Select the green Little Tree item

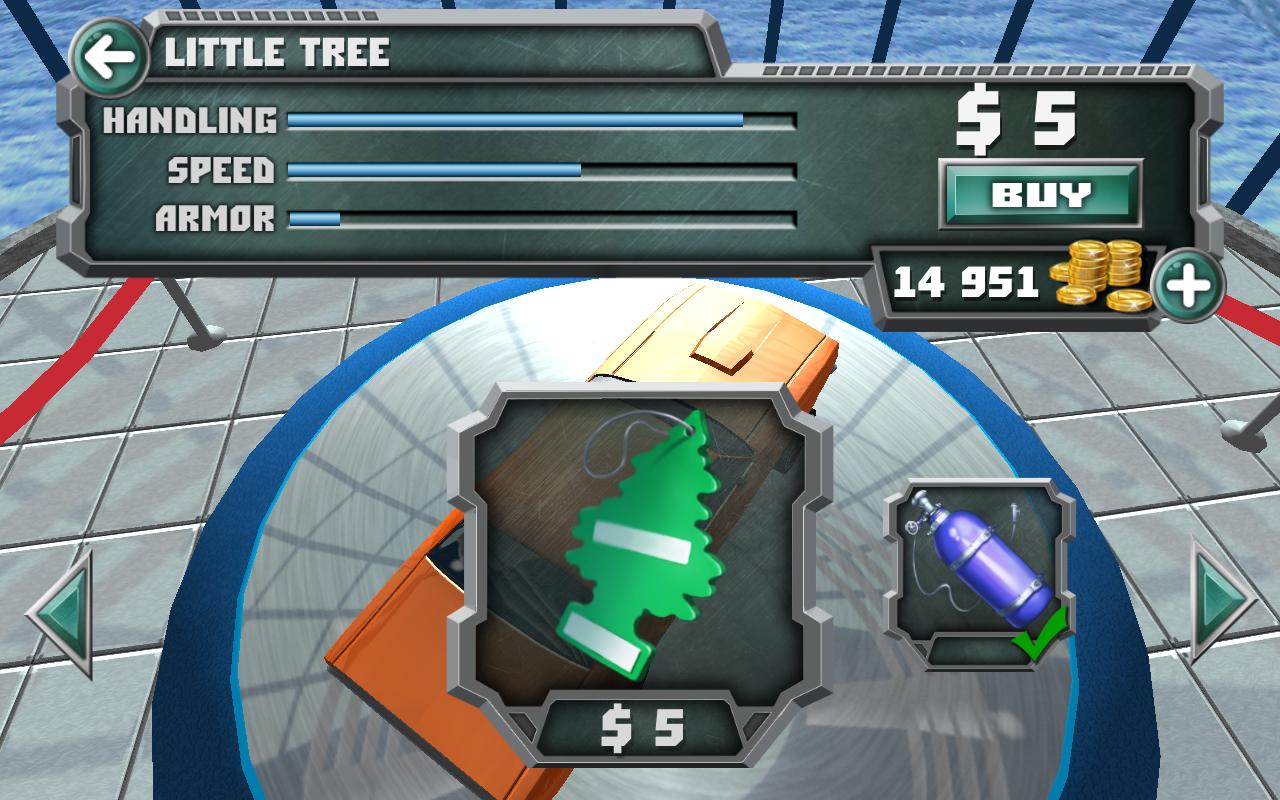(x=640, y=545)
